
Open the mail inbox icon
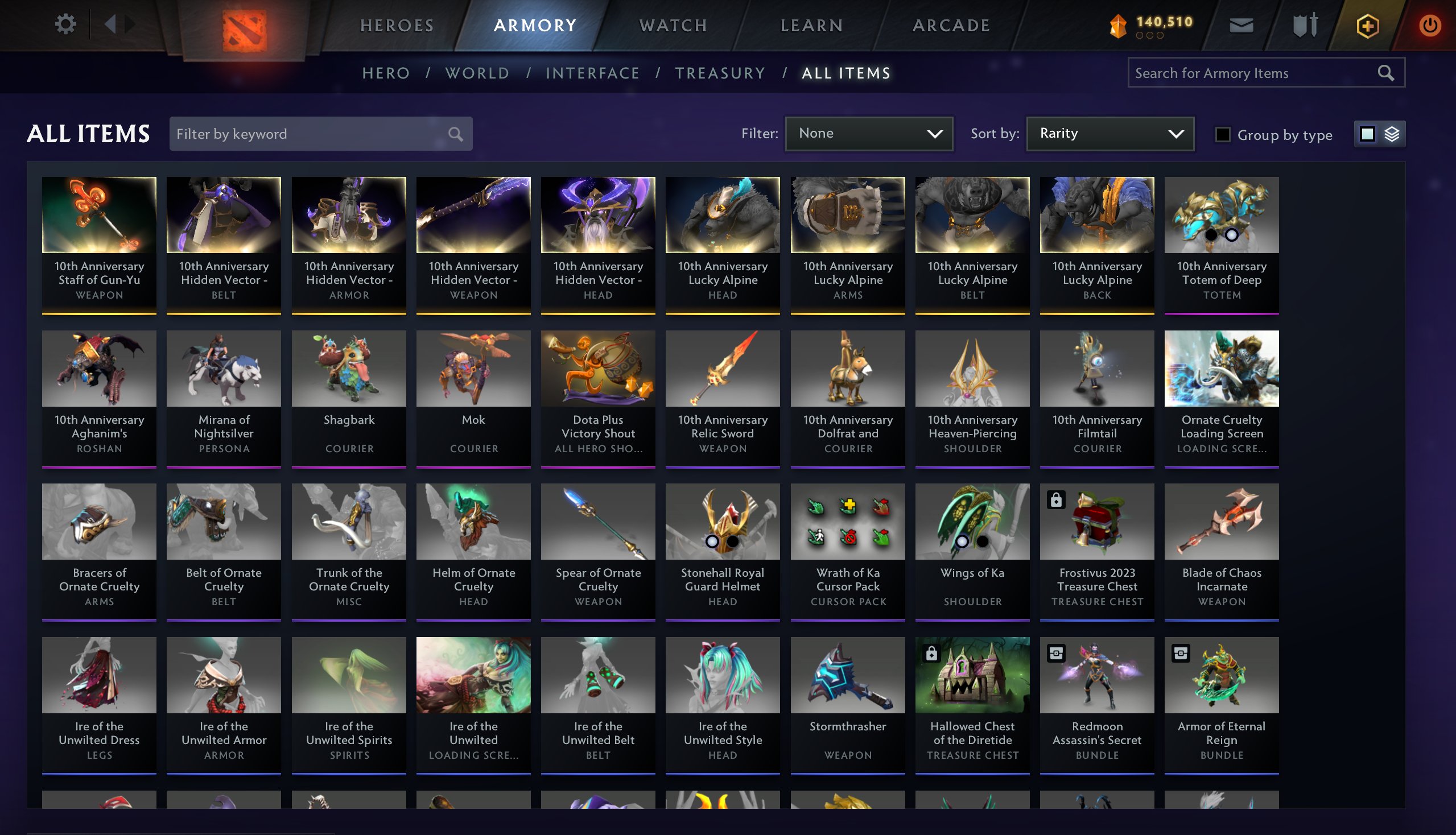coord(1241,24)
